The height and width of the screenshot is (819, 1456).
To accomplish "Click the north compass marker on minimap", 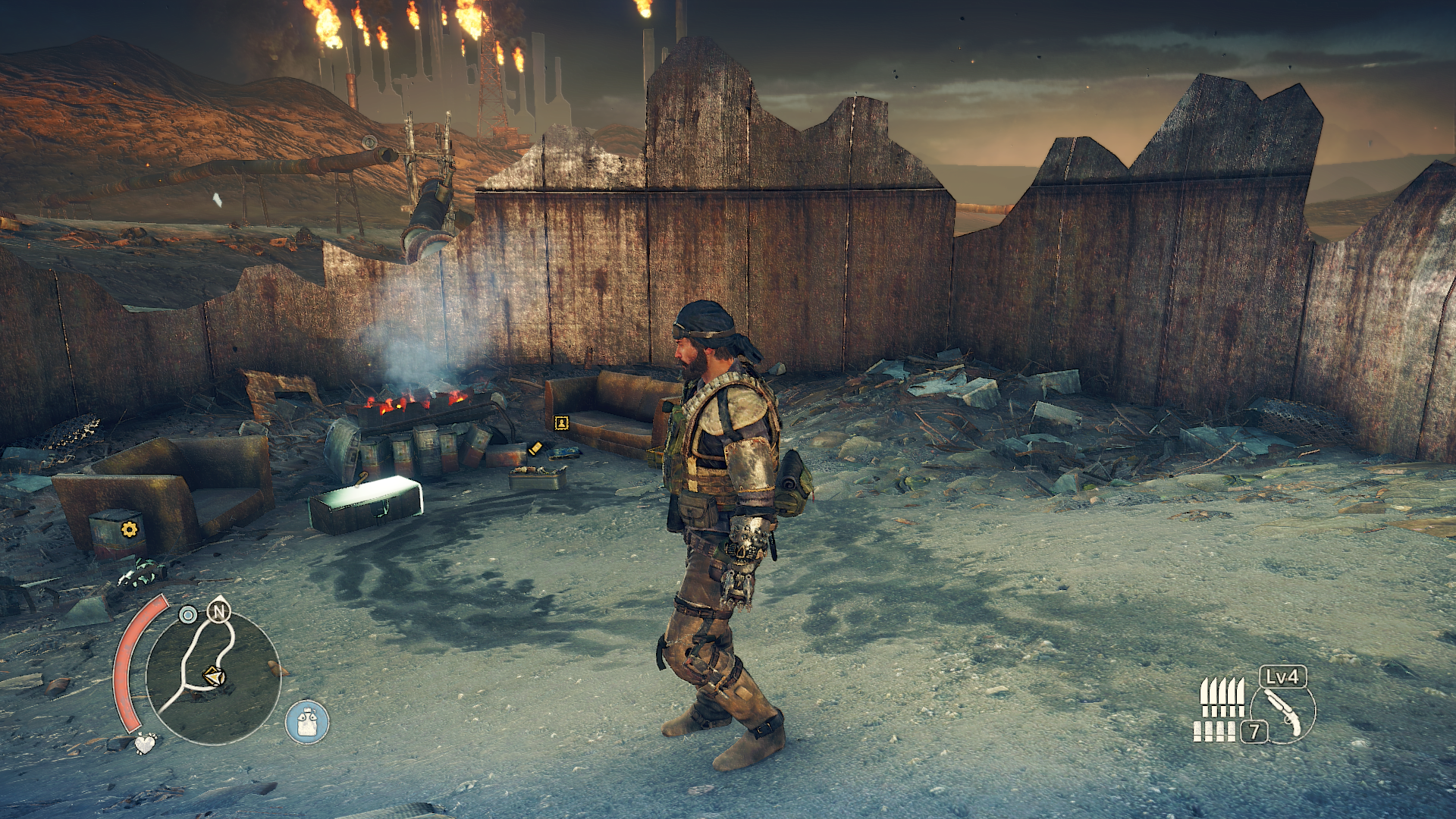I will click(x=219, y=610).
